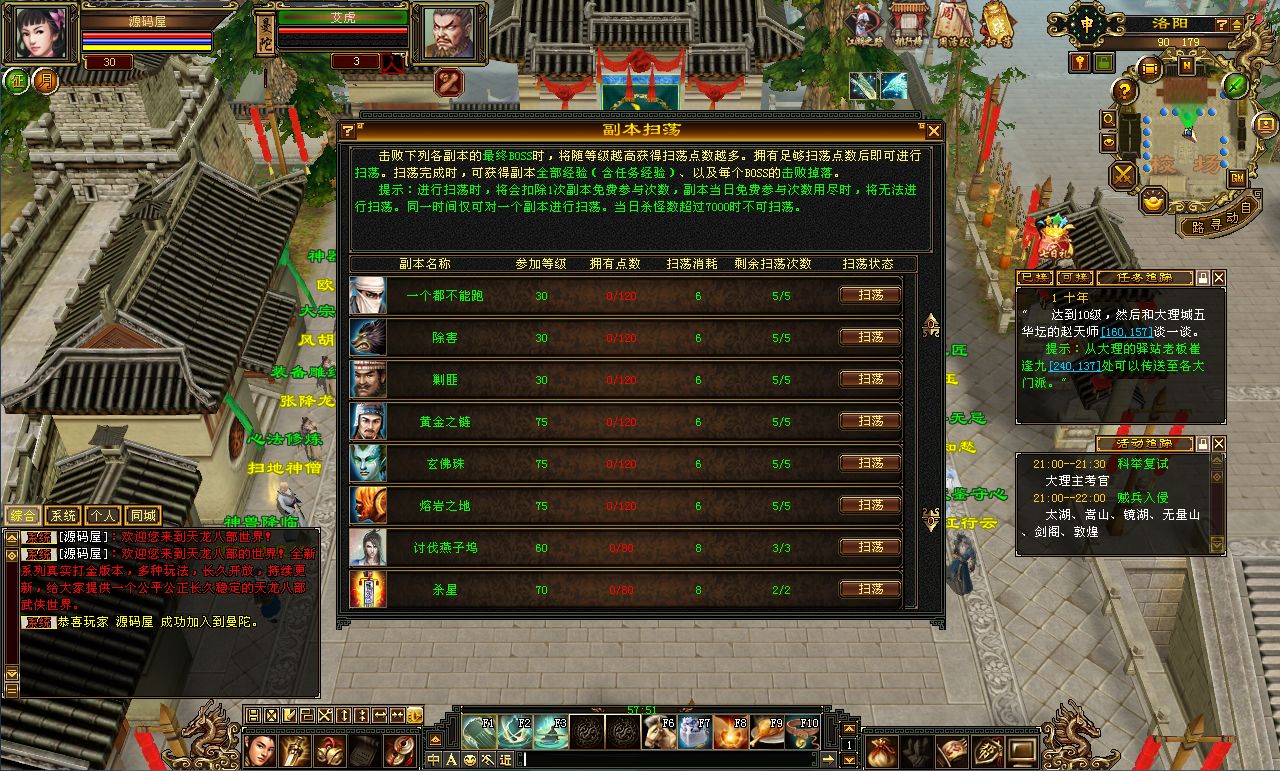
Task: Click the page-up chevron beside the hotbar page number
Action: [849, 729]
